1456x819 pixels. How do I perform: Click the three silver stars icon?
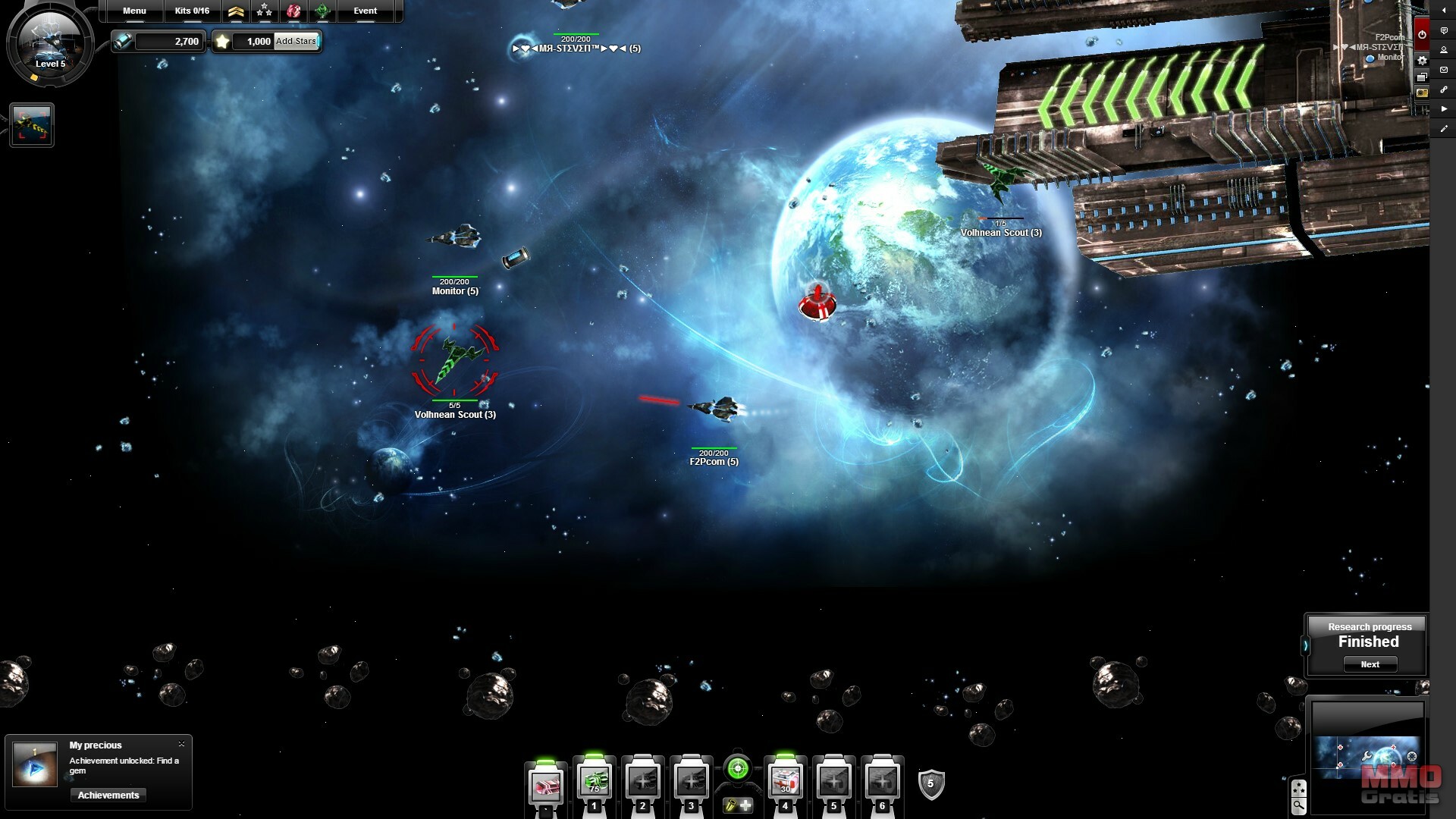click(x=264, y=11)
